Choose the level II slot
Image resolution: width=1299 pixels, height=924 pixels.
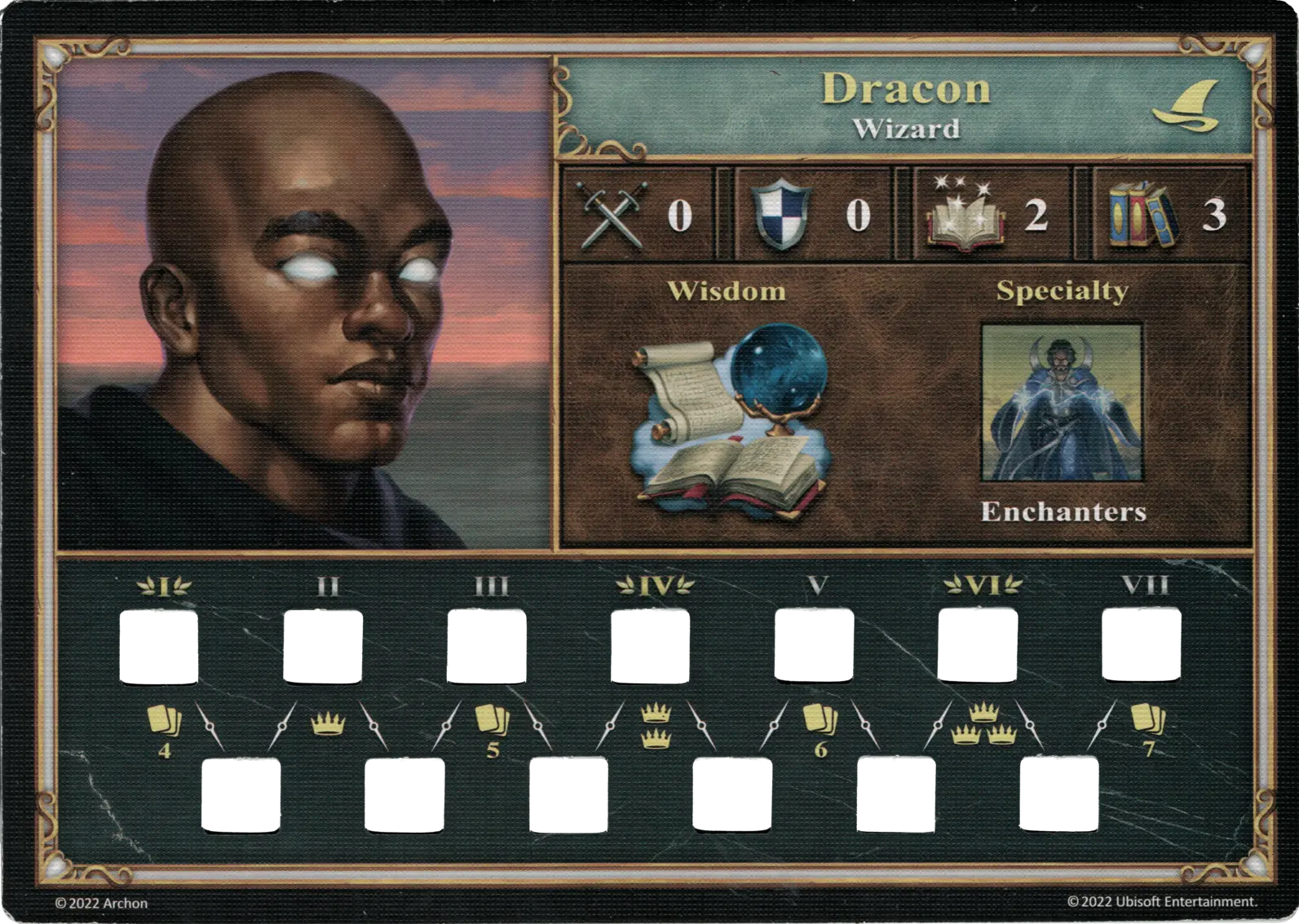click(323, 648)
